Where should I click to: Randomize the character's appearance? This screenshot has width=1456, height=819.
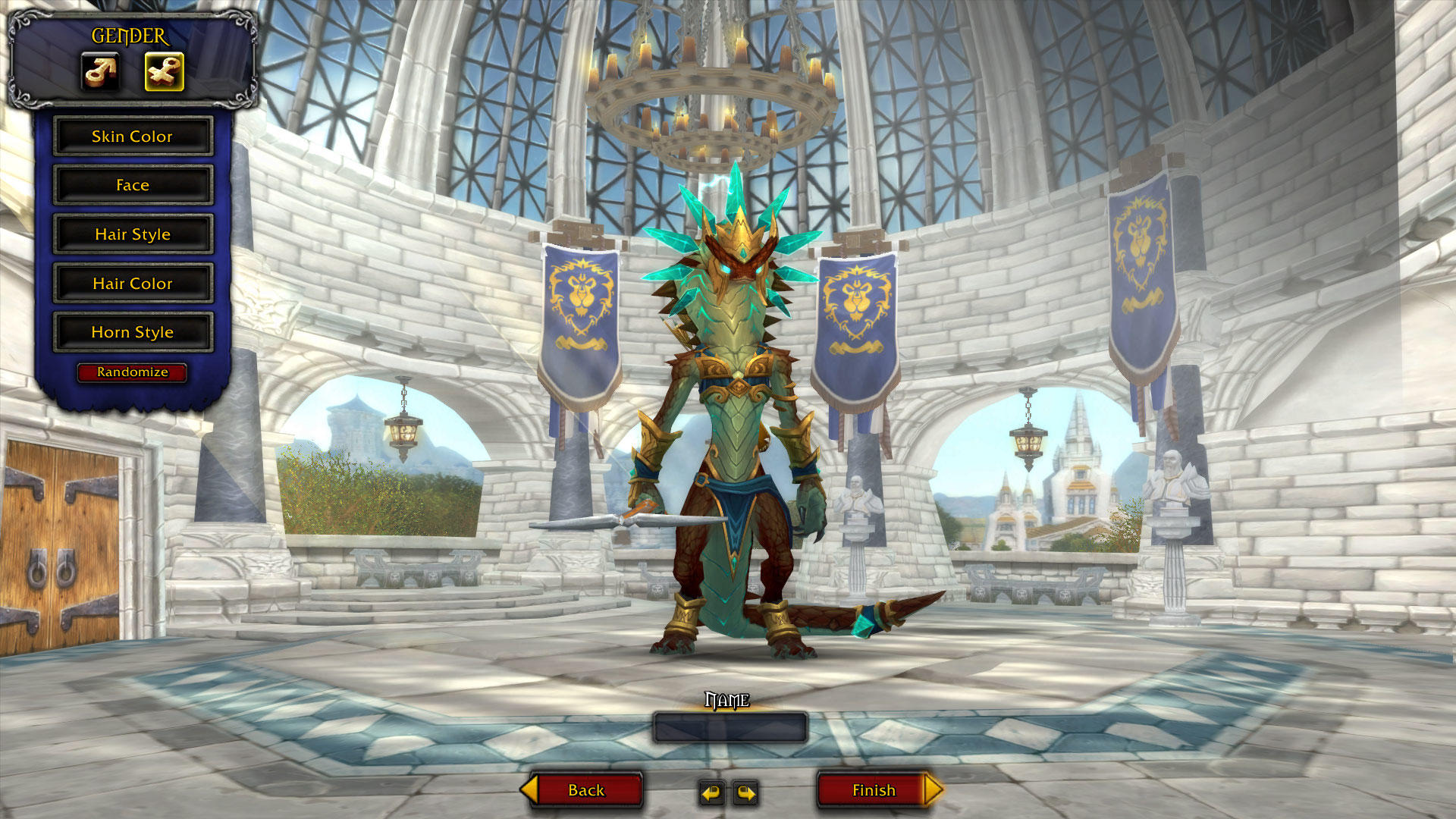[x=131, y=372]
